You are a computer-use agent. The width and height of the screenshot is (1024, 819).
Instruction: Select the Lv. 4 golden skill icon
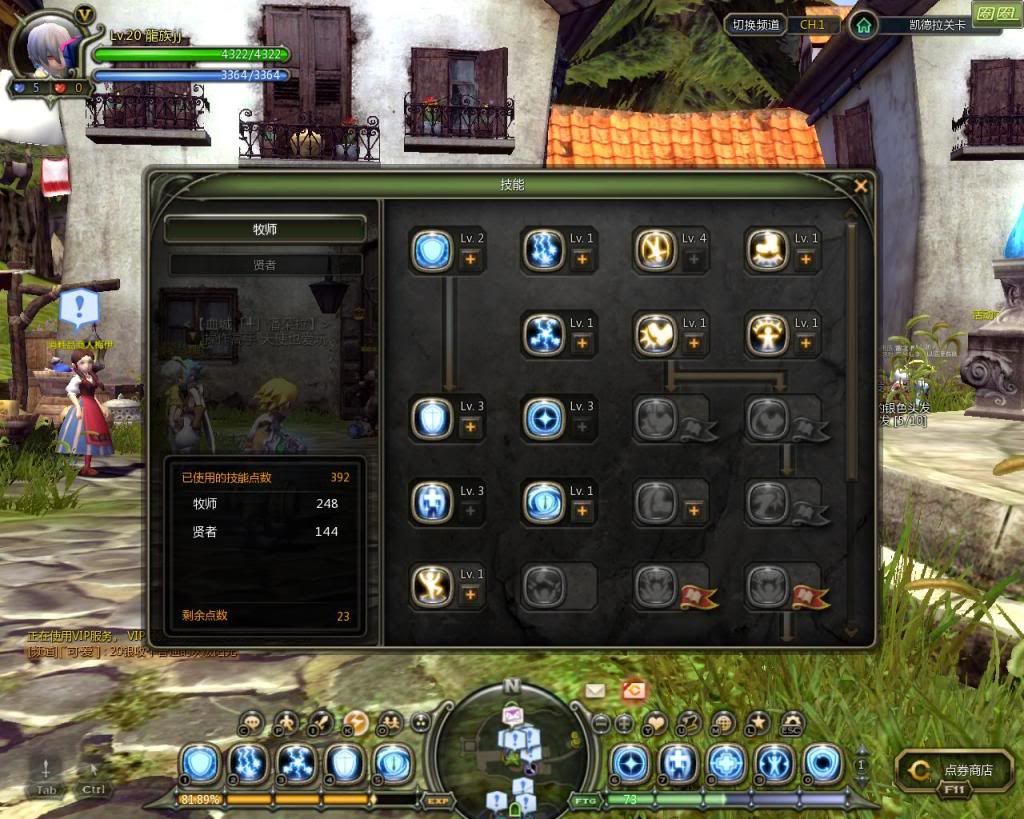point(655,250)
